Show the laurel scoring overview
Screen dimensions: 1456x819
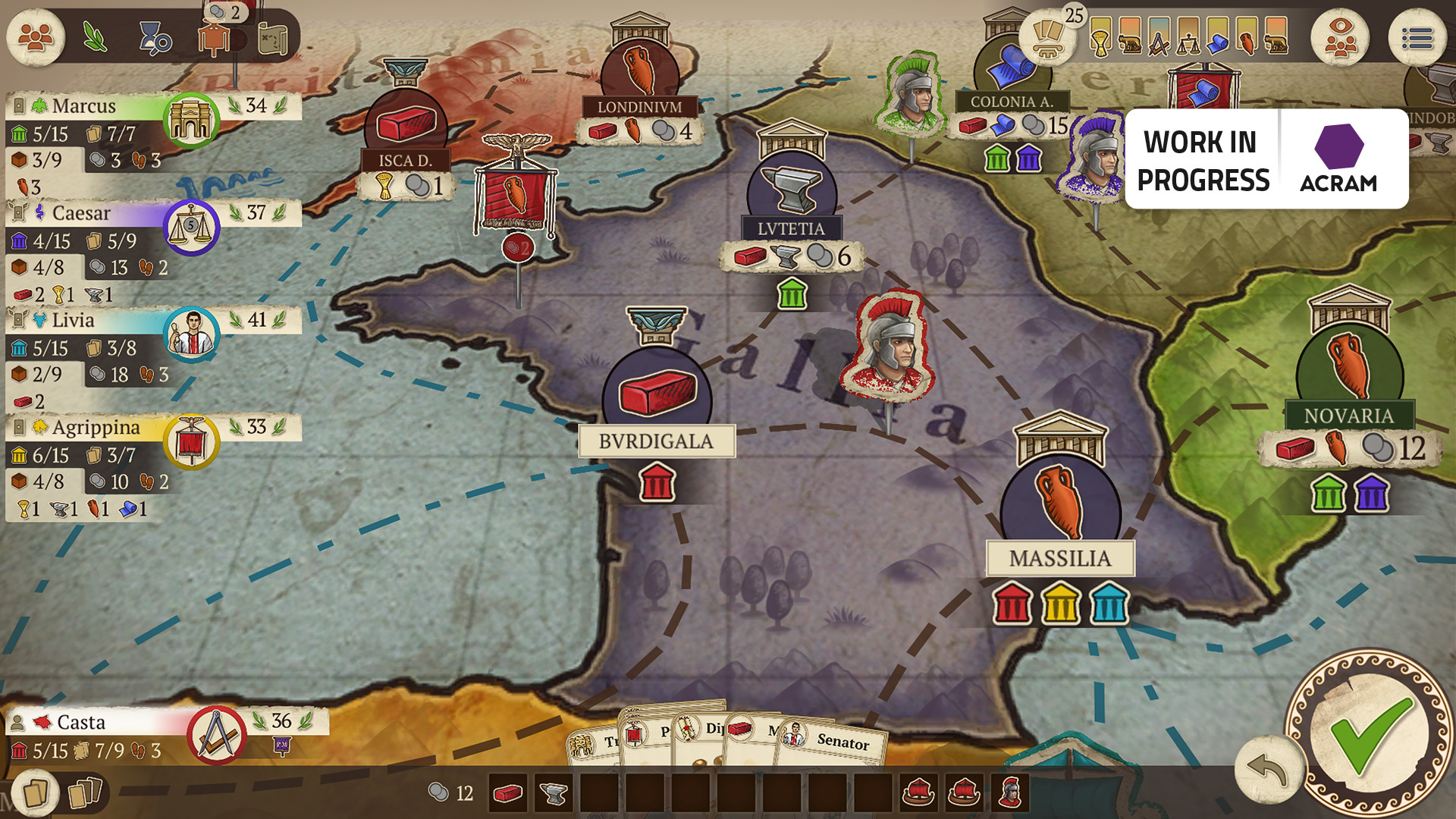(95, 37)
